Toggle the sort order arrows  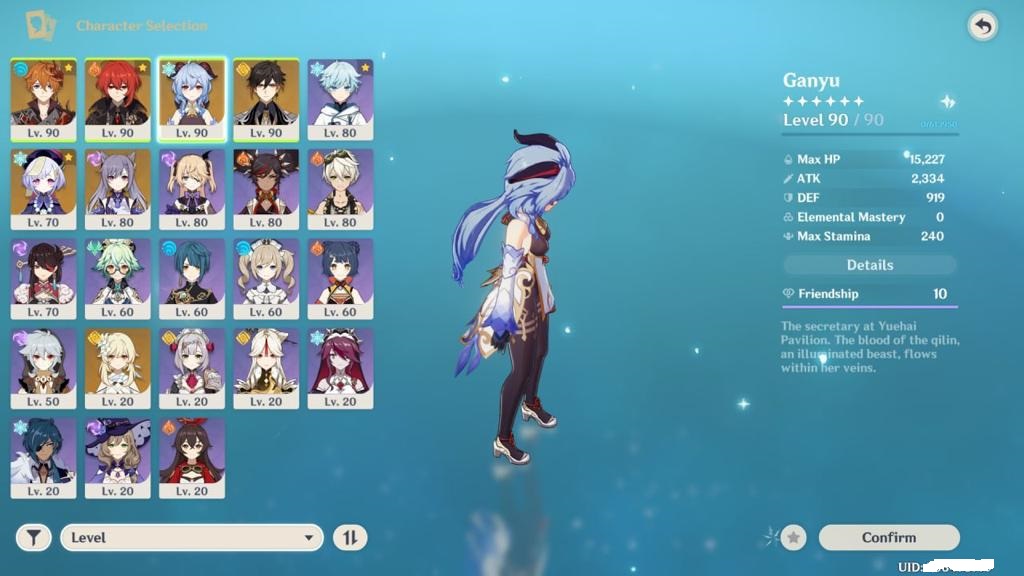[350, 538]
